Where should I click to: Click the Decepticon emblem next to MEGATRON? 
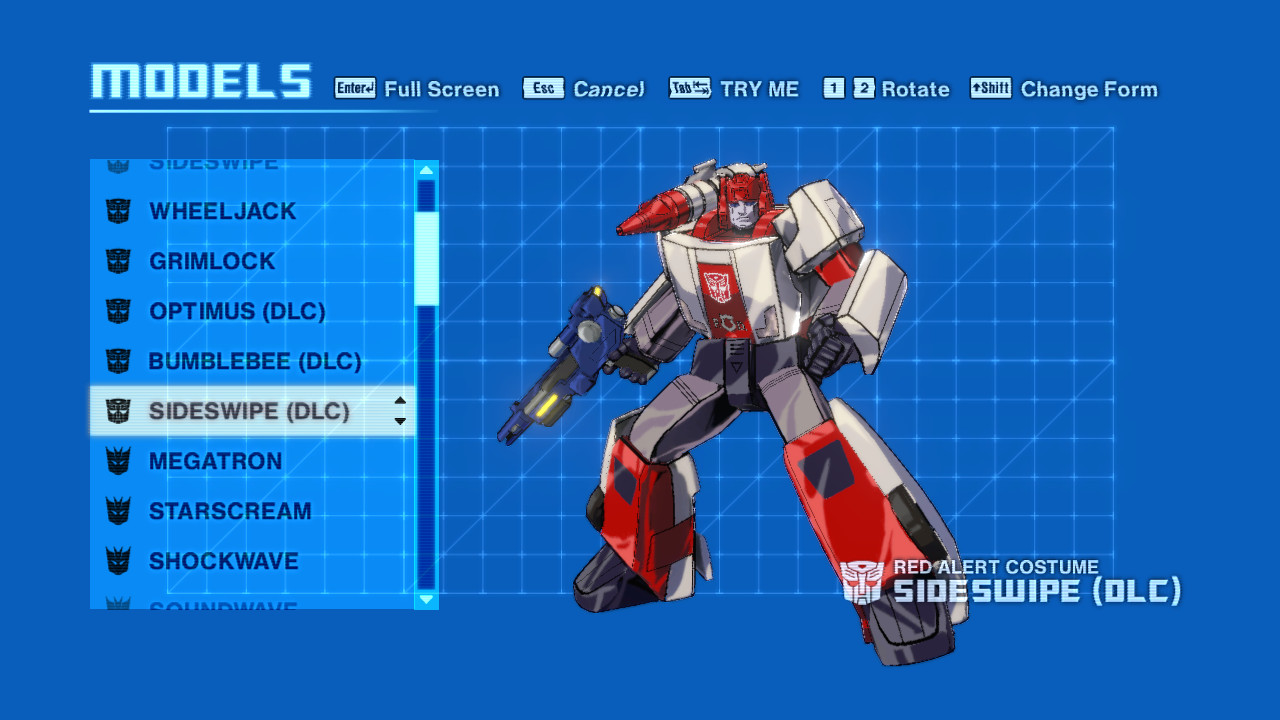click(x=120, y=461)
